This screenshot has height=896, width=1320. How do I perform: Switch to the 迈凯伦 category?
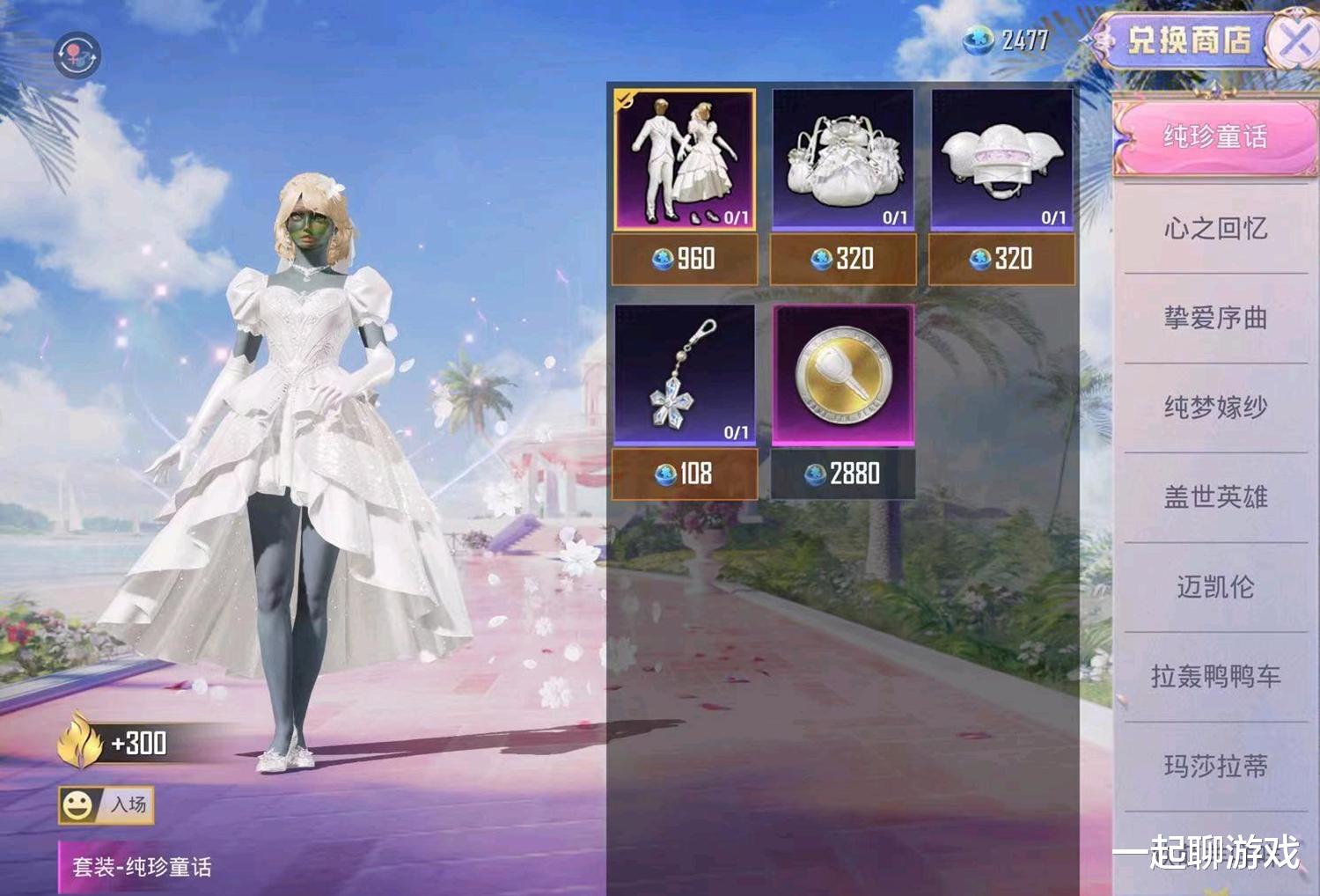1214,587
